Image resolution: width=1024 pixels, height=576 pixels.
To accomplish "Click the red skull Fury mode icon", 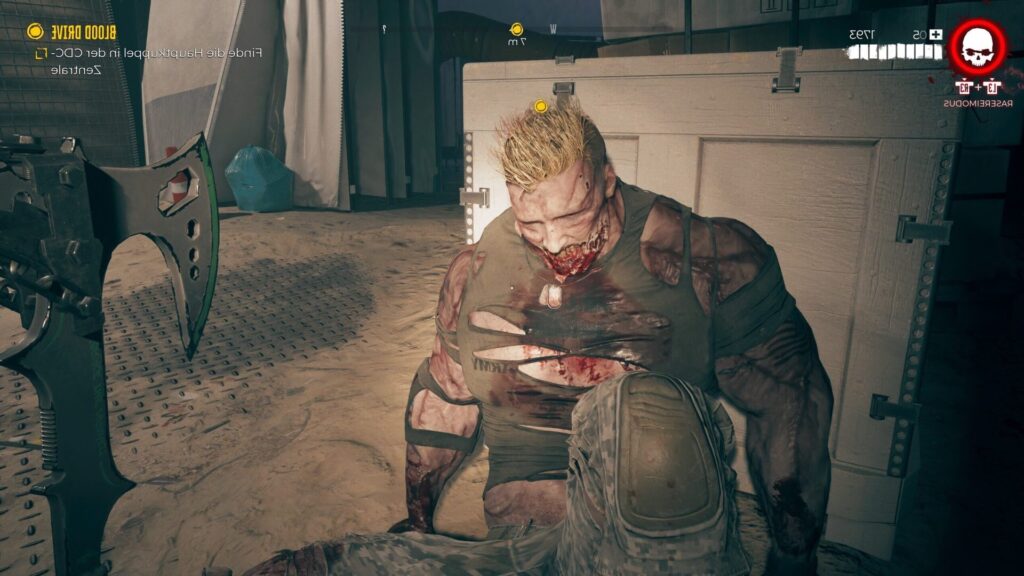I will click(x=978, y=47).
